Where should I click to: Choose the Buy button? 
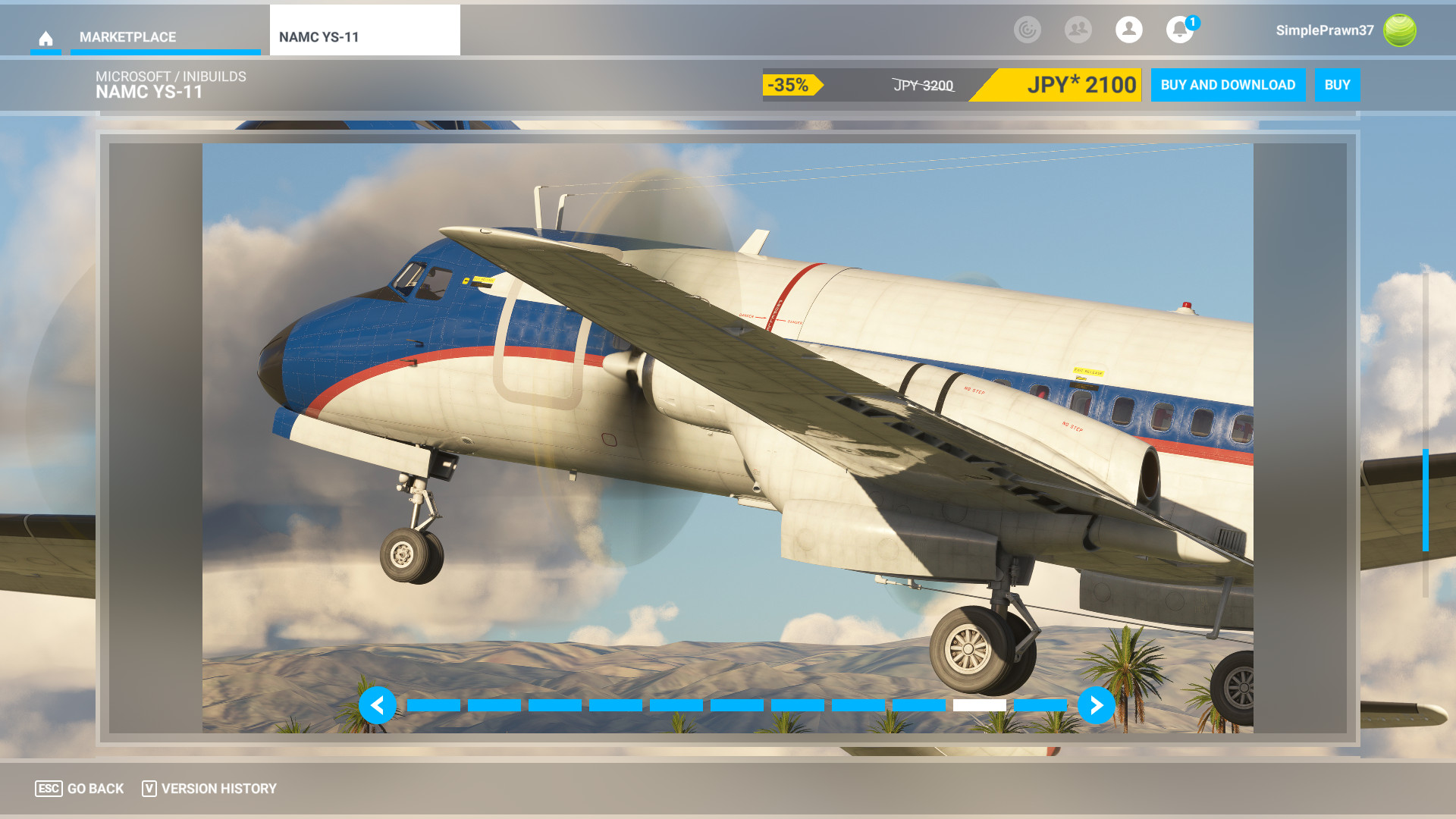[x=1337, y=85]
